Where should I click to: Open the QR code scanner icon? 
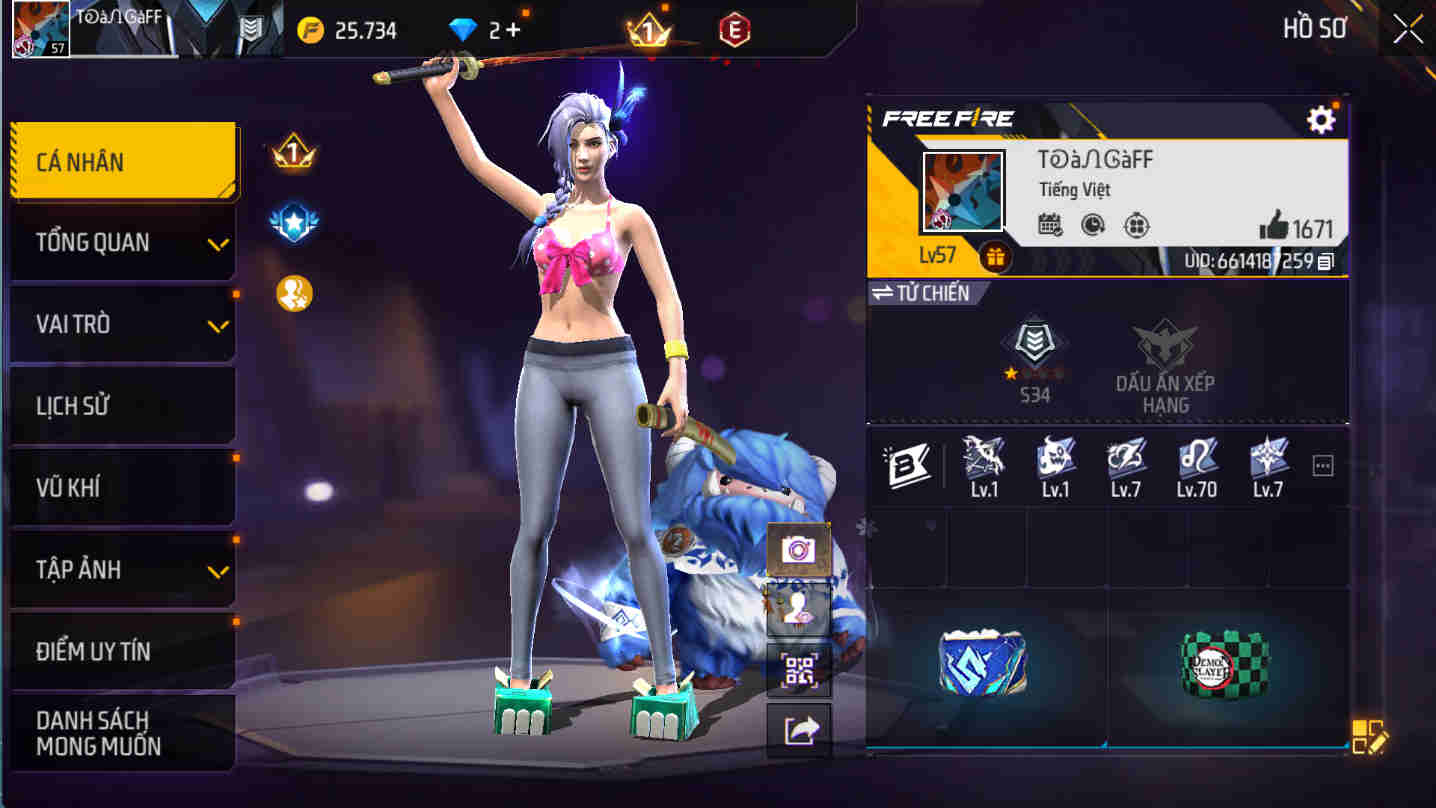click(798, 671)
